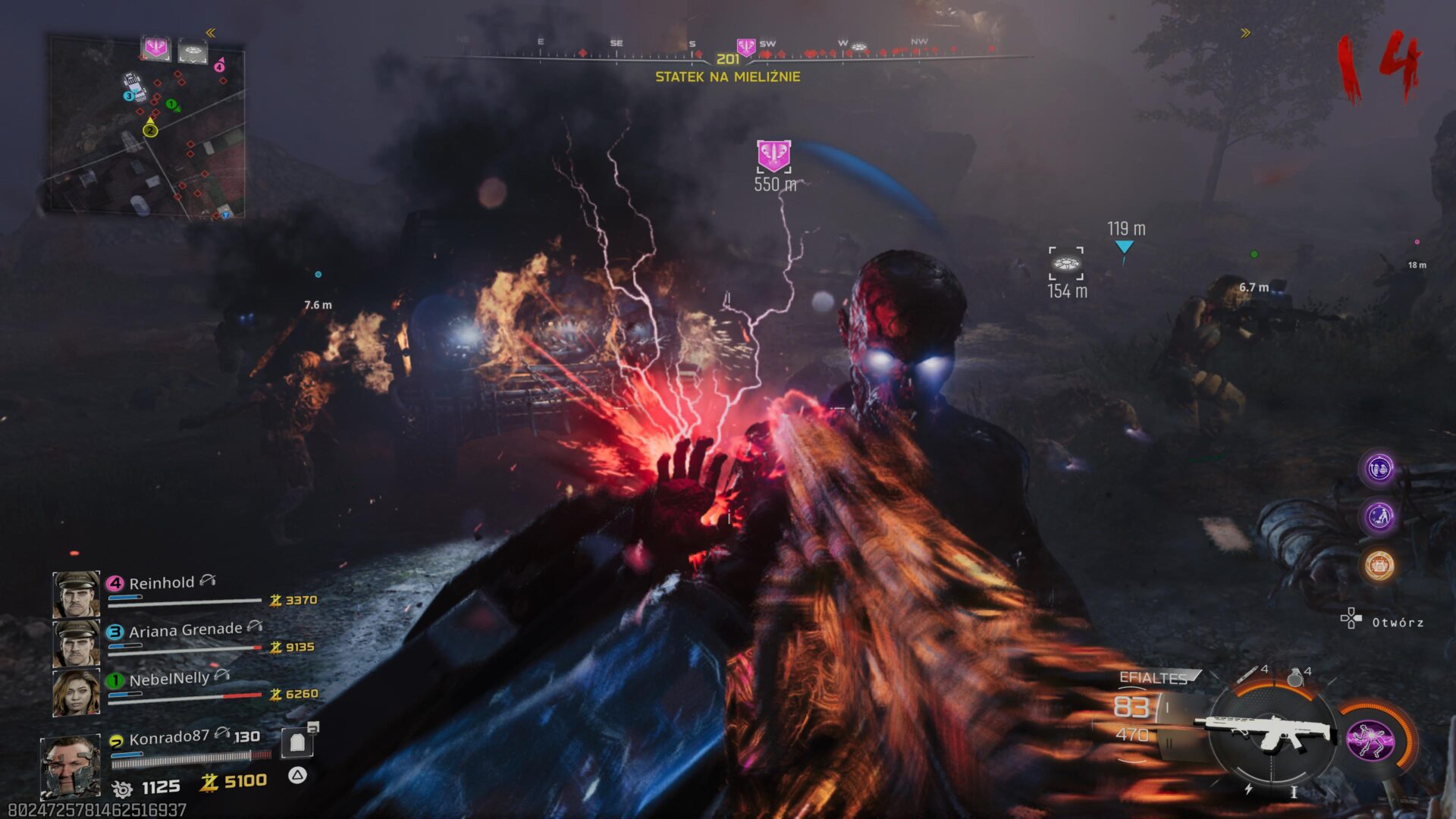The width and height of the screenshot is (1456, 819).
Task: Click the pink objective badge on the minimap
Action: coord(156,49)
